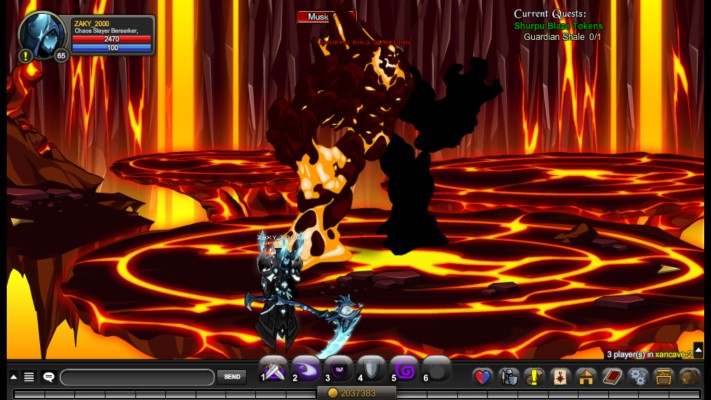This screenshot has height=400, width=711.
Task: Expand chat with the small up arrow
Action: pos(13,377)
